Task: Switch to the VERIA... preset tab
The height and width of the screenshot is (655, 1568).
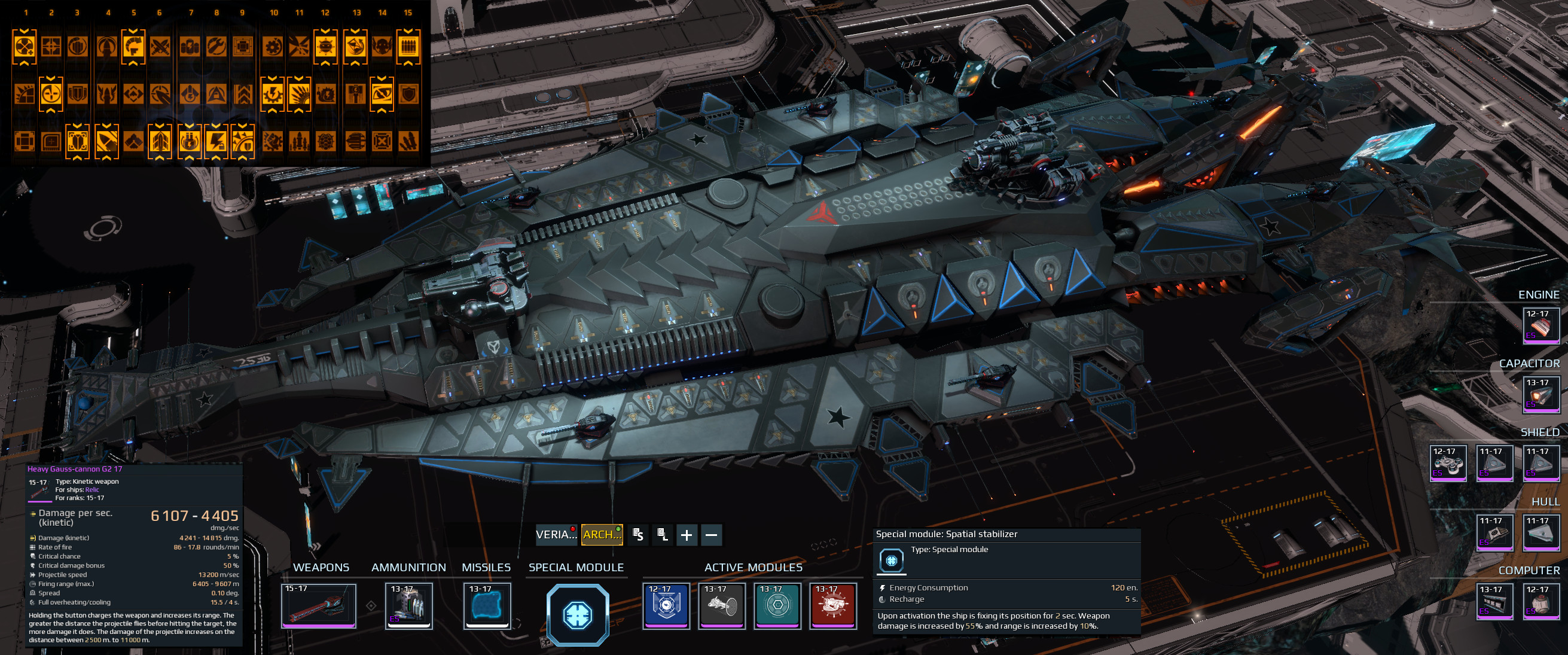Action: click(x=555, y=535)
